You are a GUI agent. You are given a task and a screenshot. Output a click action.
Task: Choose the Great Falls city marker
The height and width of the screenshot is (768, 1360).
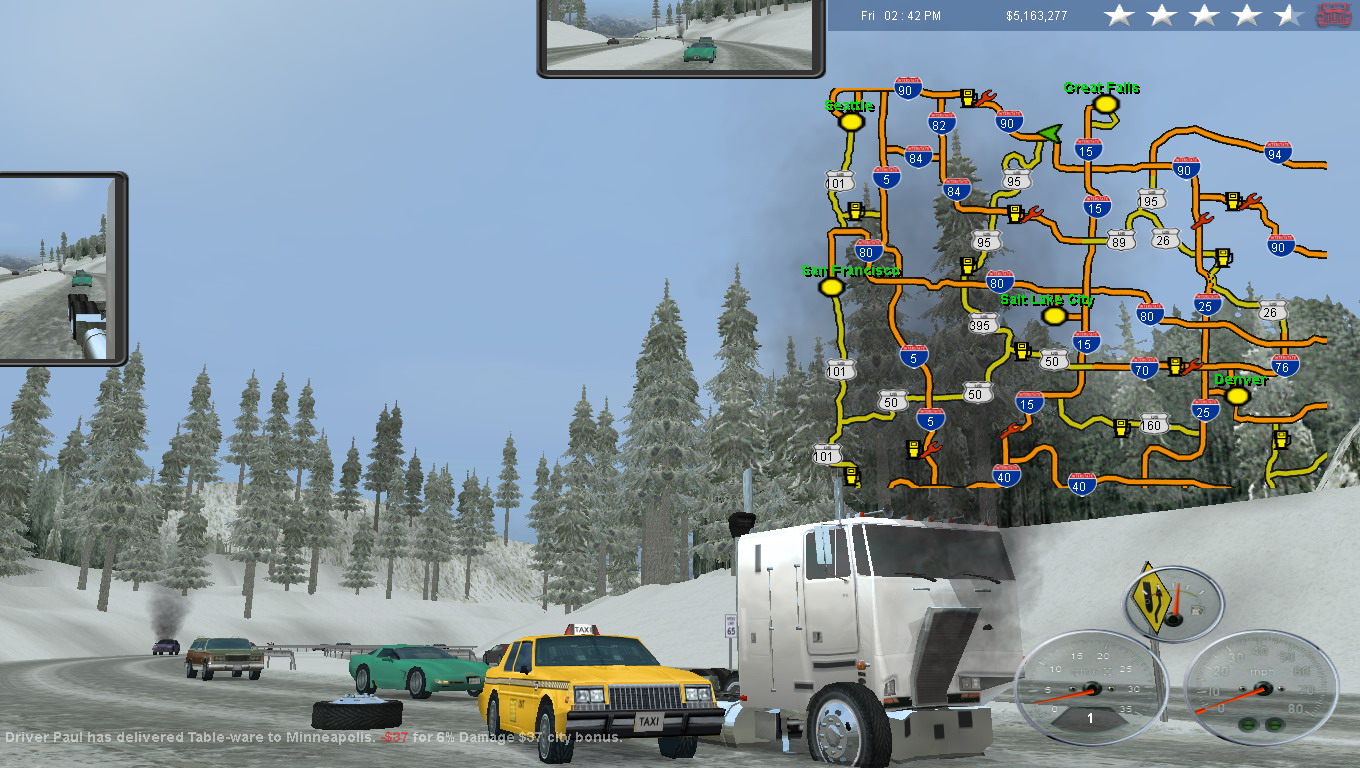pos(1104,104)
